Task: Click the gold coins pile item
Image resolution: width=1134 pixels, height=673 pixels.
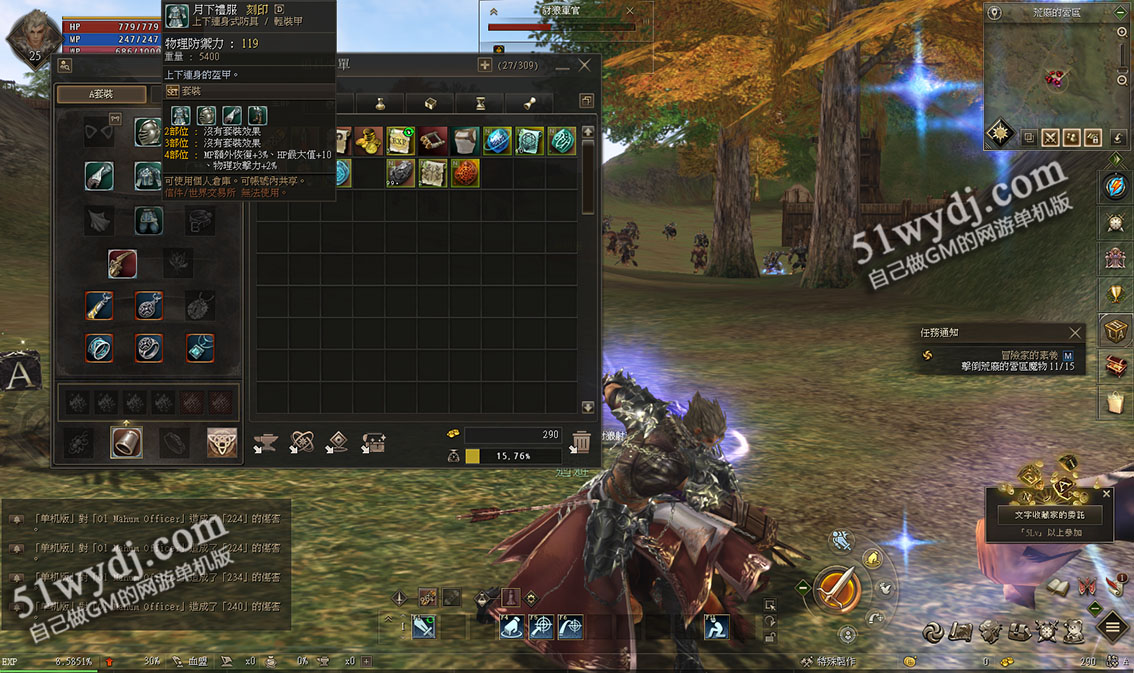Action: coord(369,141)
